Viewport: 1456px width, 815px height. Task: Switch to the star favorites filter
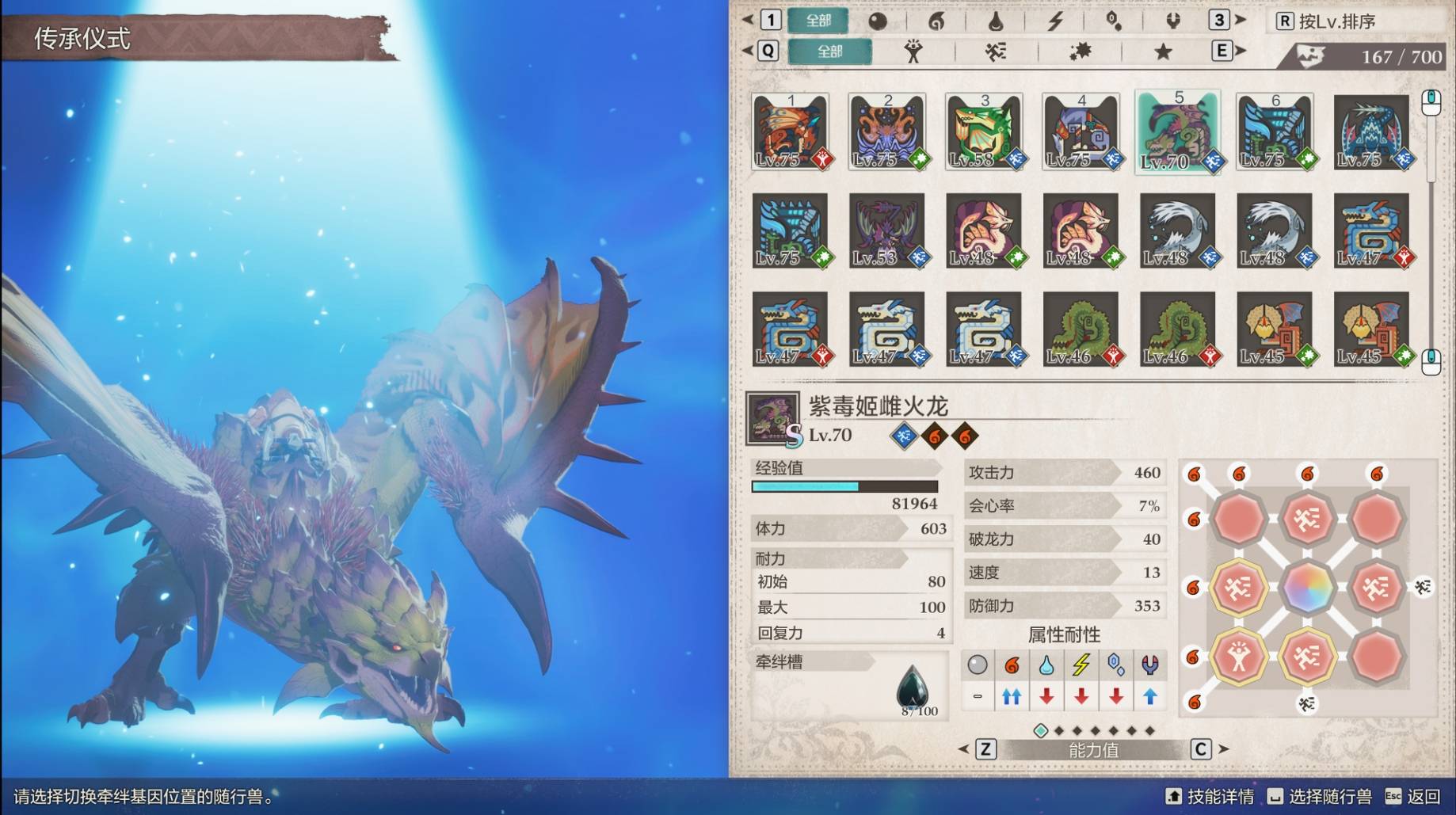tap(1162, 51)
